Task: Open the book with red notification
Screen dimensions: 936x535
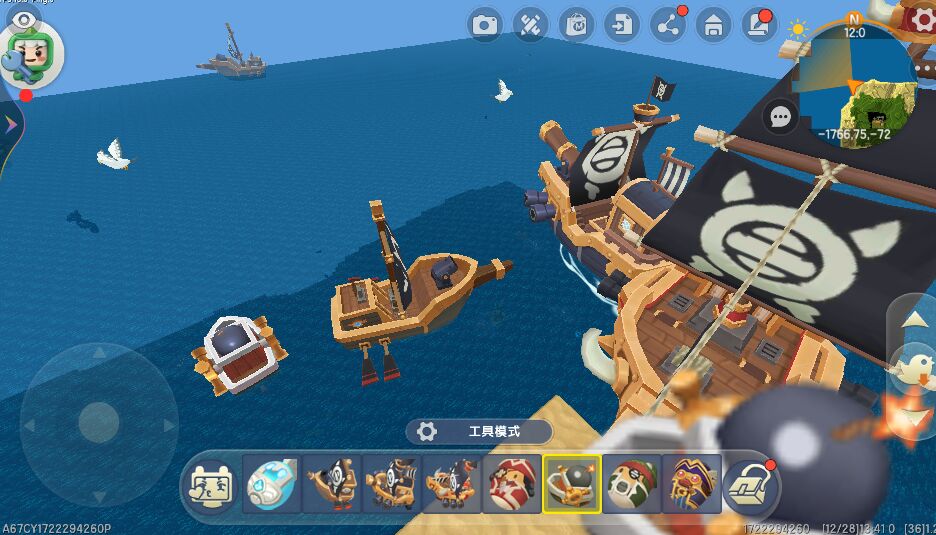Action: pos(758,25)
